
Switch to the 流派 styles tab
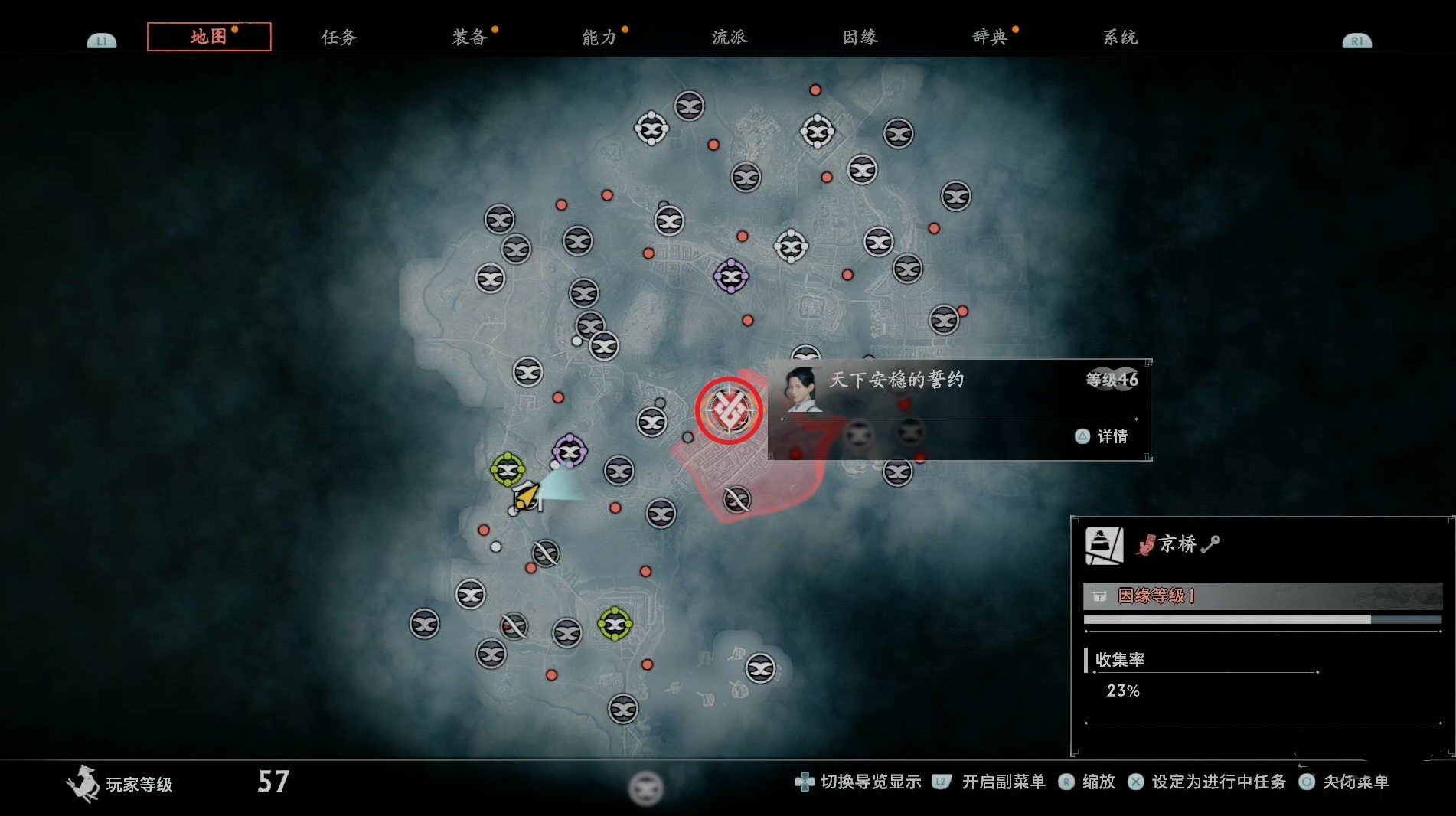tap(729, 37)
